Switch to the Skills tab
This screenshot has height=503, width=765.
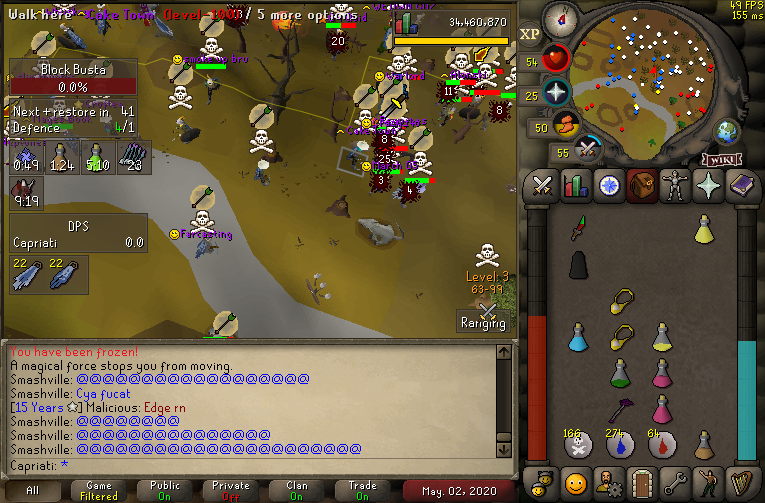576,187
